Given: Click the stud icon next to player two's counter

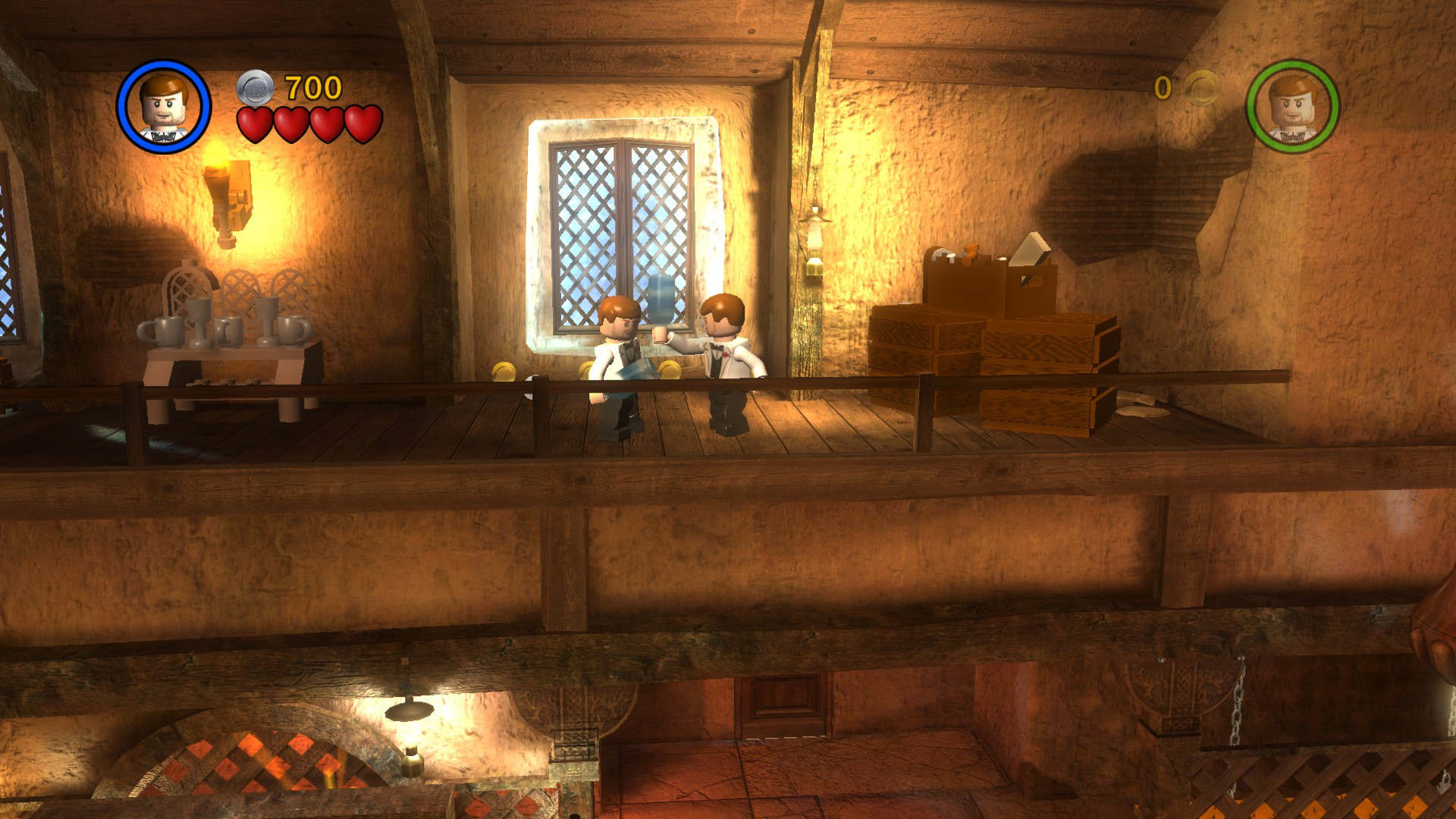Looking at the screenshot, I should pos(1200,89).
